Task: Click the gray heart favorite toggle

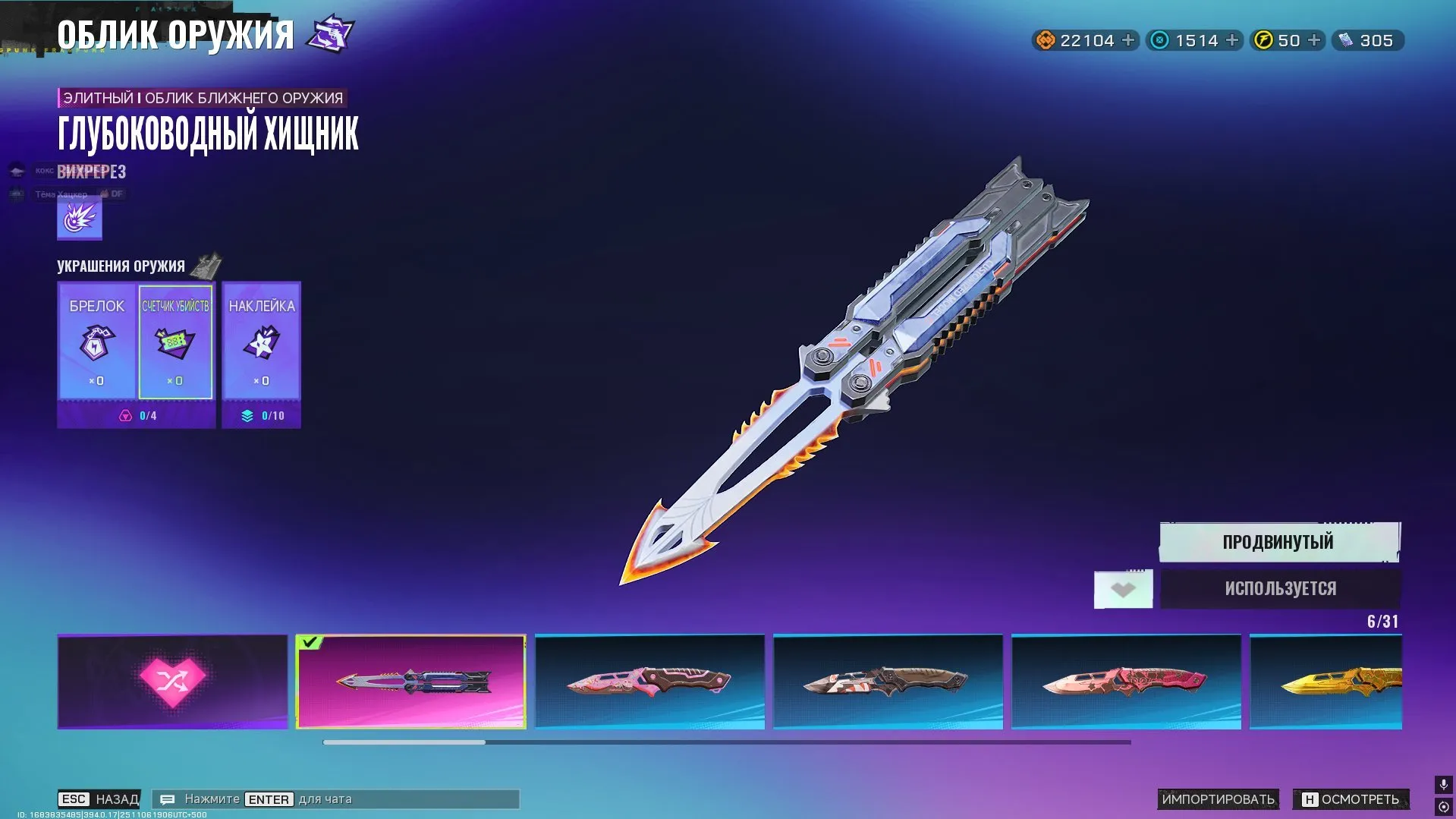Action: pos(1123,588)
